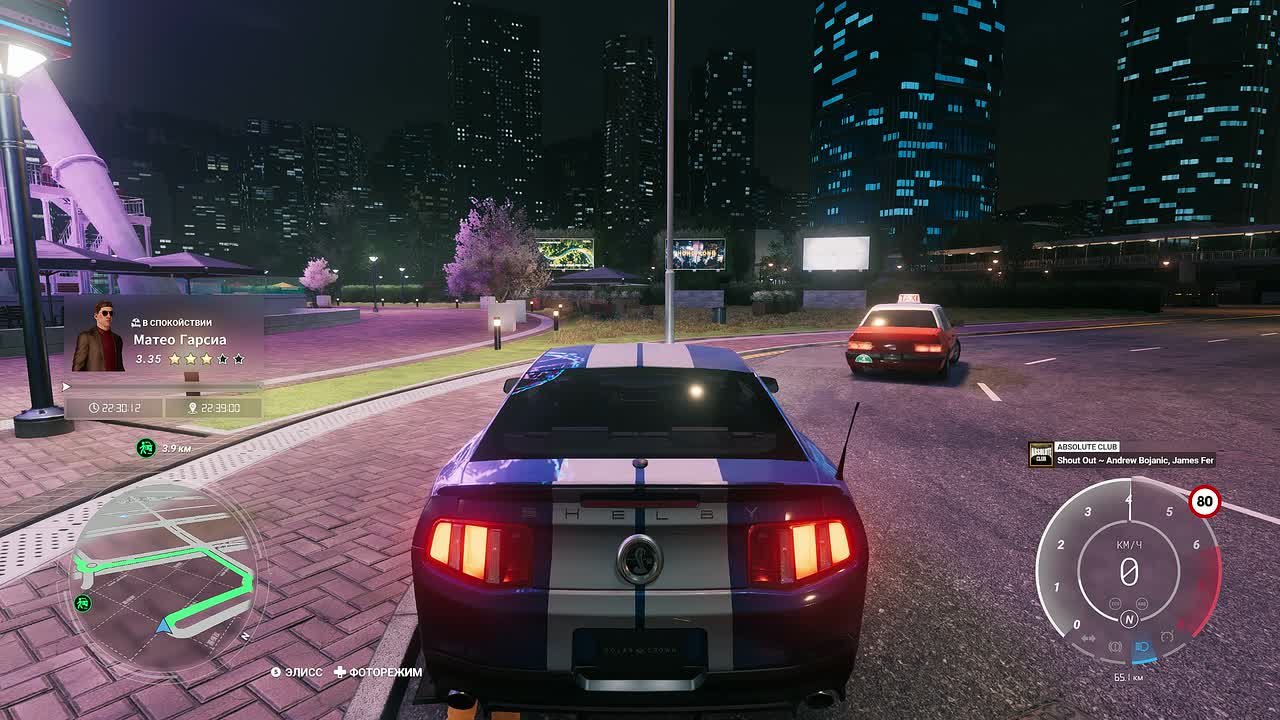Click the clock icon next to 22:30:12
Screen dimensions: 1280x720
(94, 407)
